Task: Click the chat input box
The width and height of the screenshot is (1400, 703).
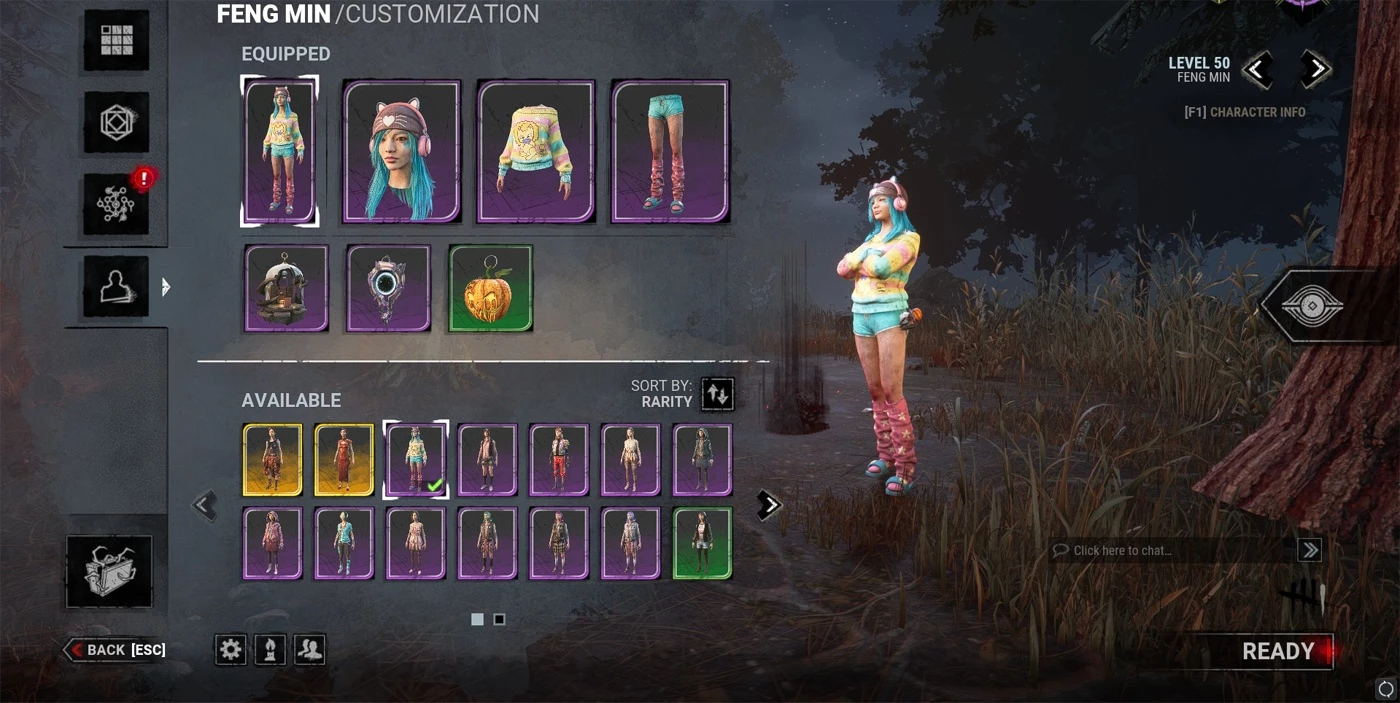Action: [x=1172, y=550]
